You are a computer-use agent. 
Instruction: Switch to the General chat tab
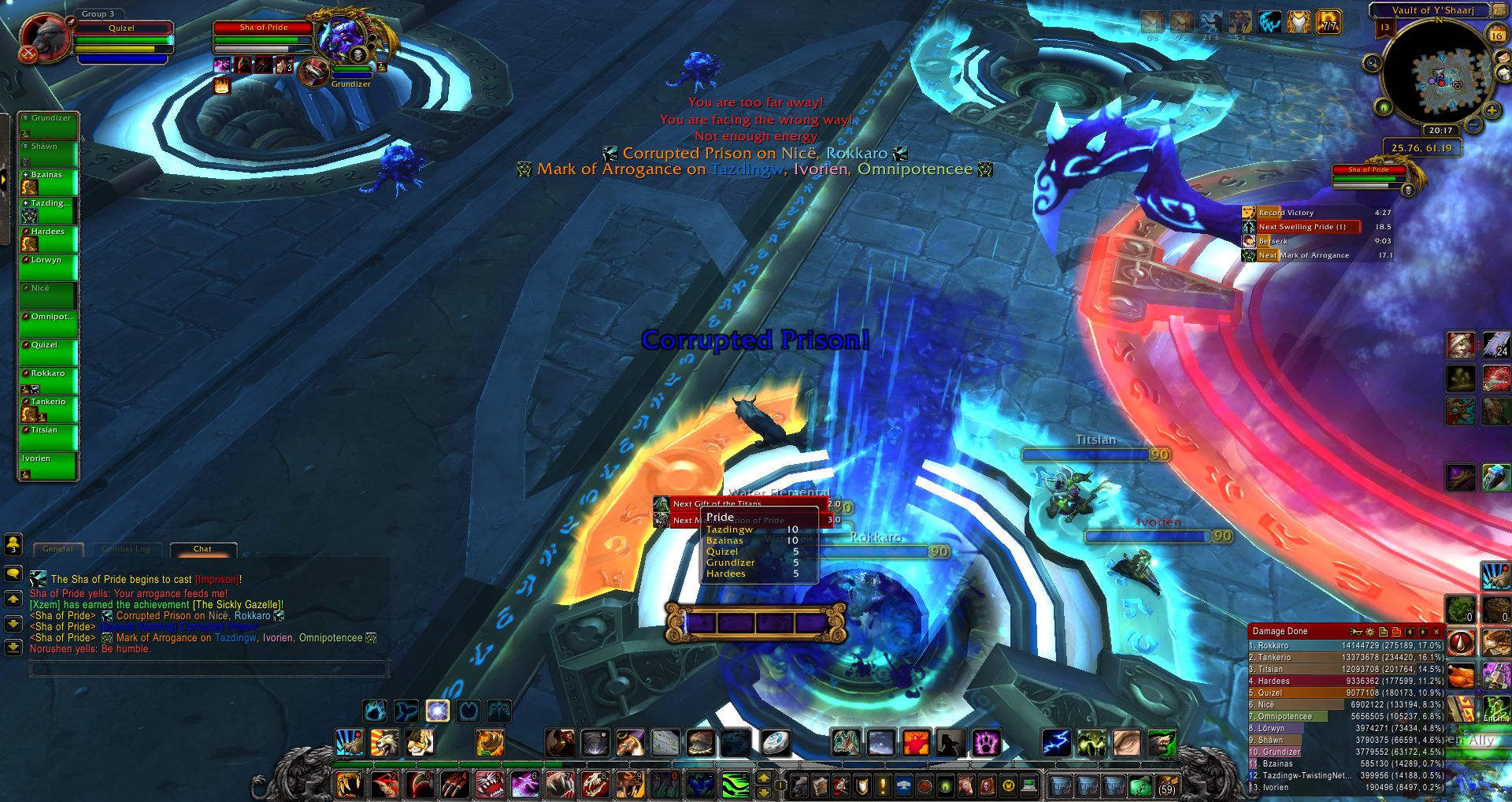(x=57, y=549)
